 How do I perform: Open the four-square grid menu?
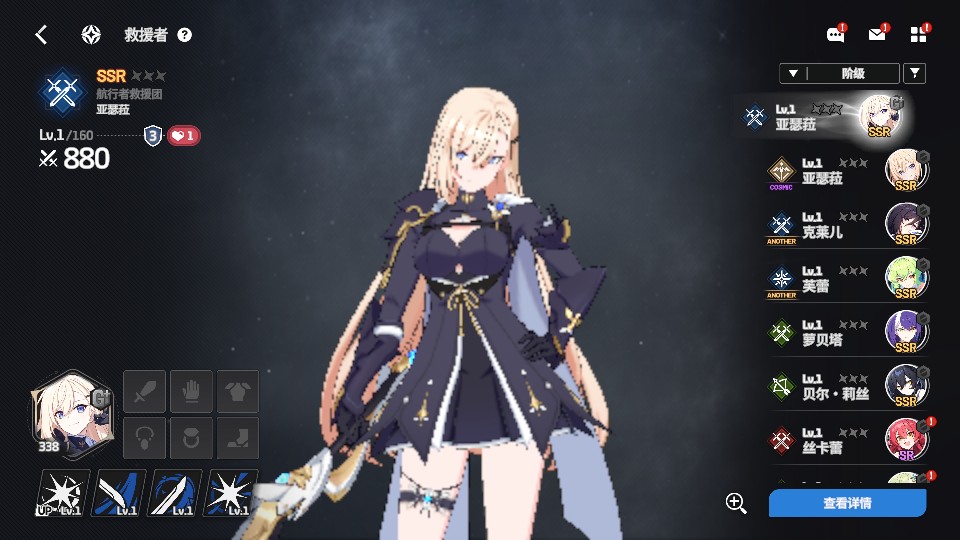point(918,35)
